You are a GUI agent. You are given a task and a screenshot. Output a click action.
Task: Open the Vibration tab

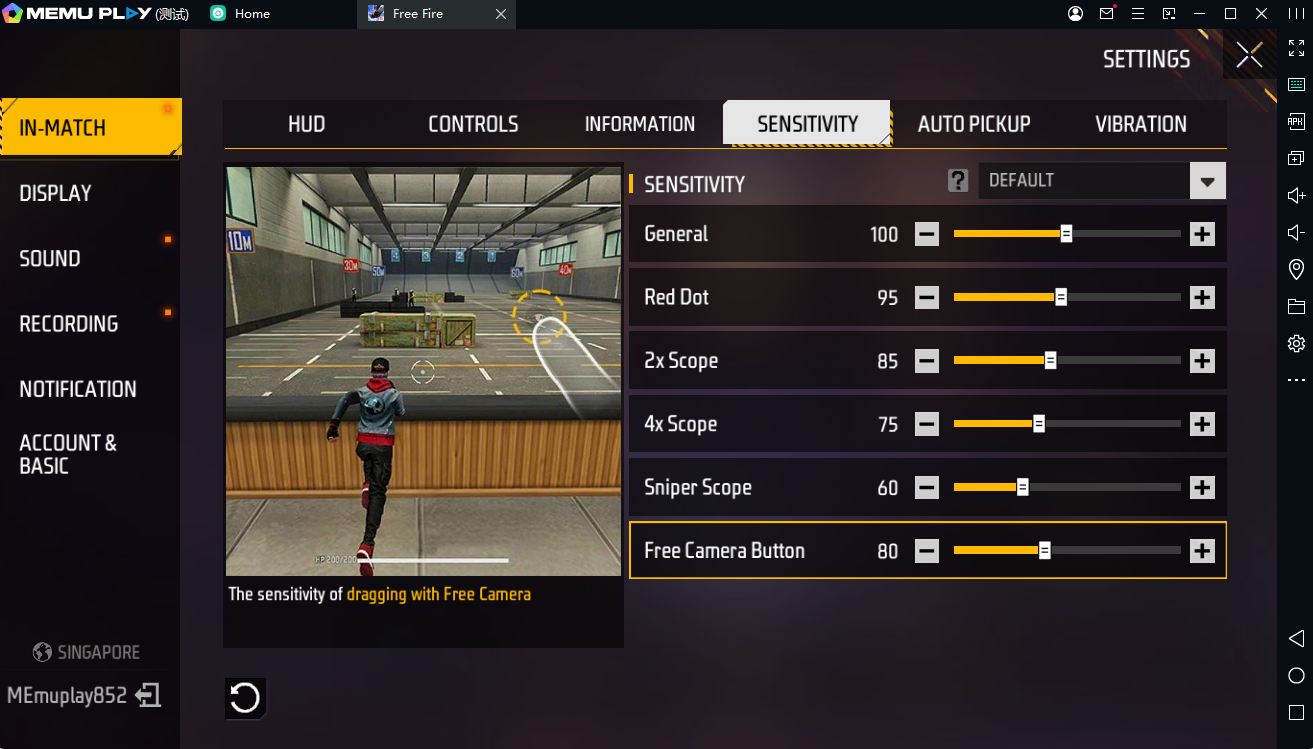pos(1140,124)
